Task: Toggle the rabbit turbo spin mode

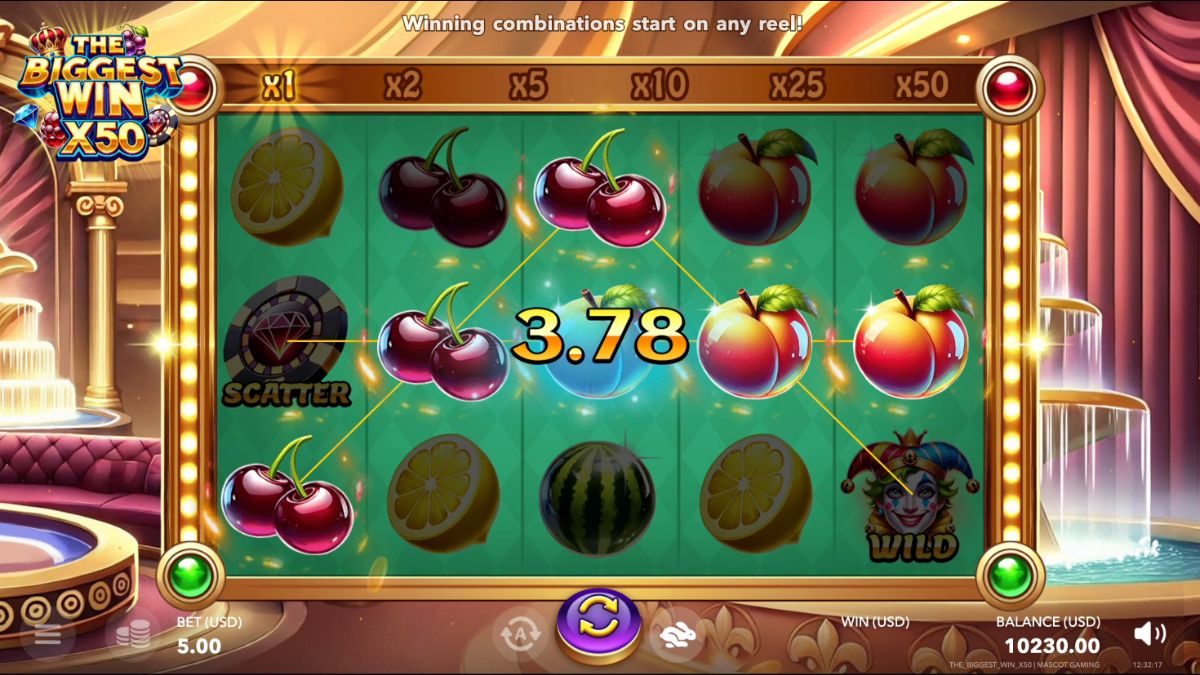Action: coord(677,634)
